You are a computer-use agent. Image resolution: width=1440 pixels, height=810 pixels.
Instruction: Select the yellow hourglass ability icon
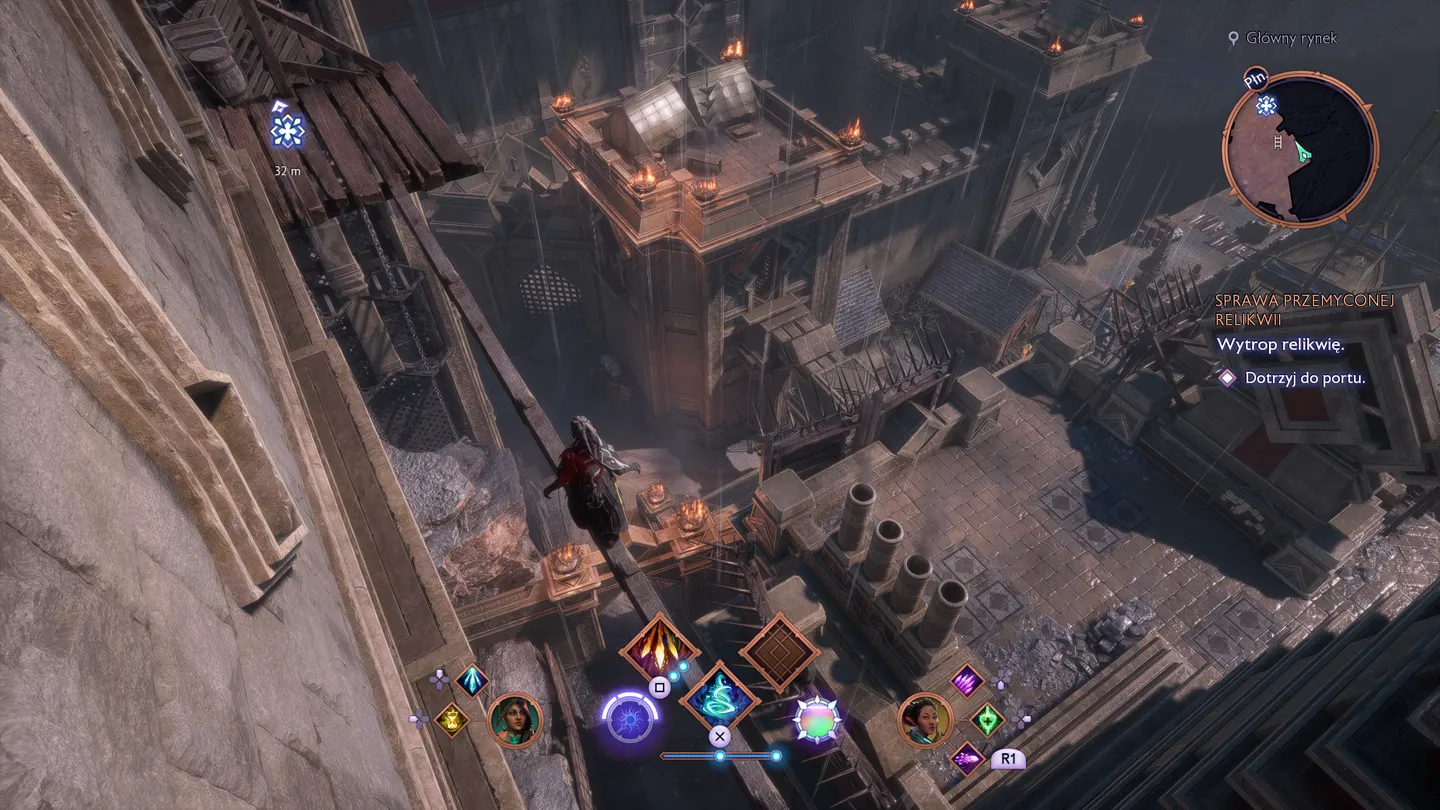pyautogui.click(x=452, y=718)
